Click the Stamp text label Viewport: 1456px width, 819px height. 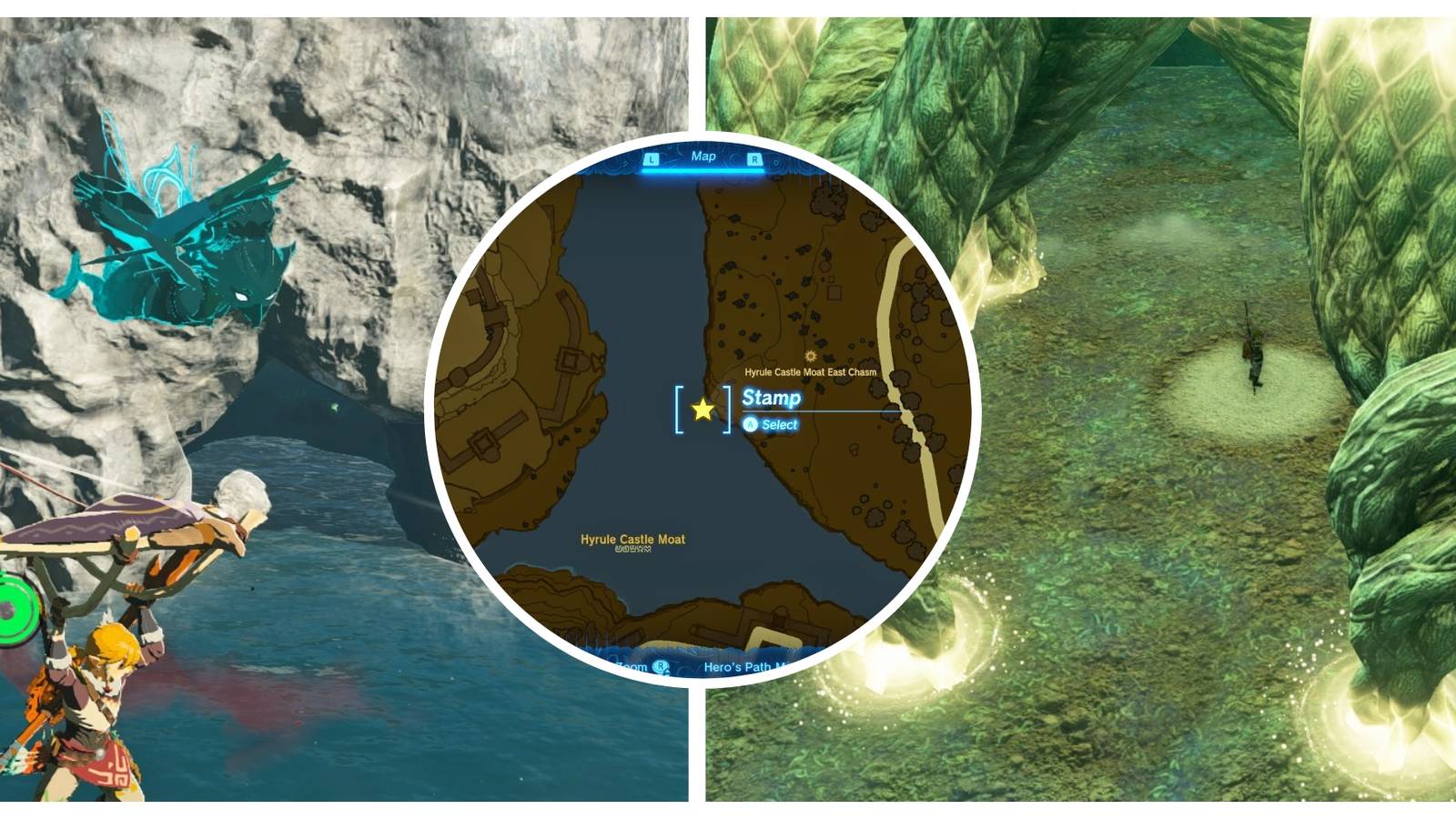click(x=772, y=398)
